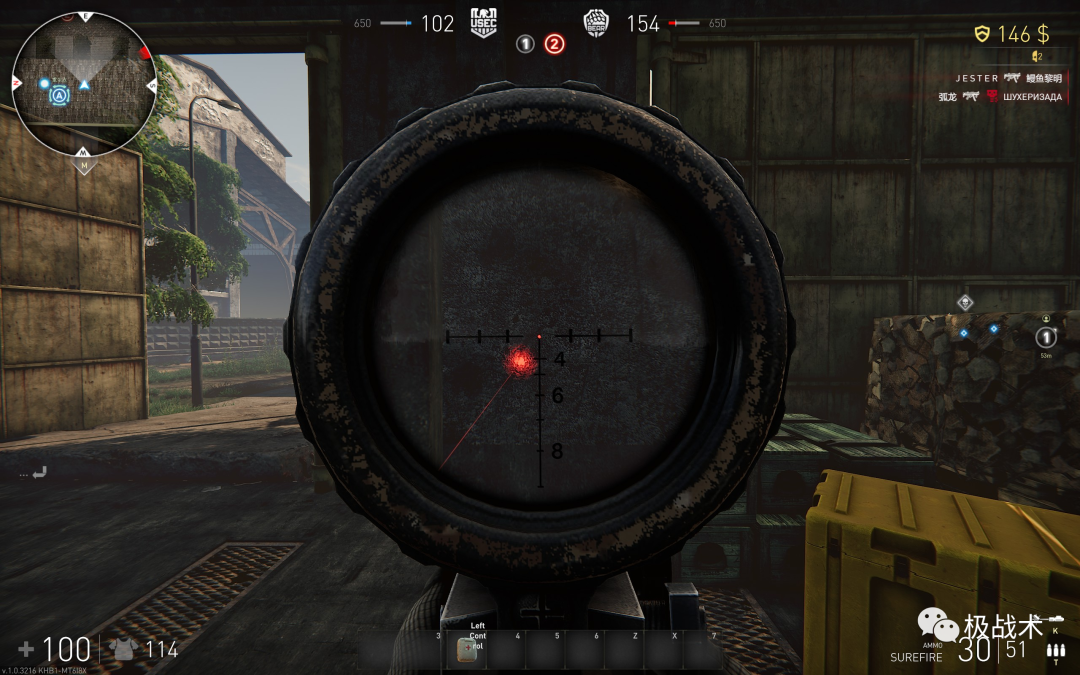
Task: Click the BEAR team emblem
Action: click(x=596, y=23)
